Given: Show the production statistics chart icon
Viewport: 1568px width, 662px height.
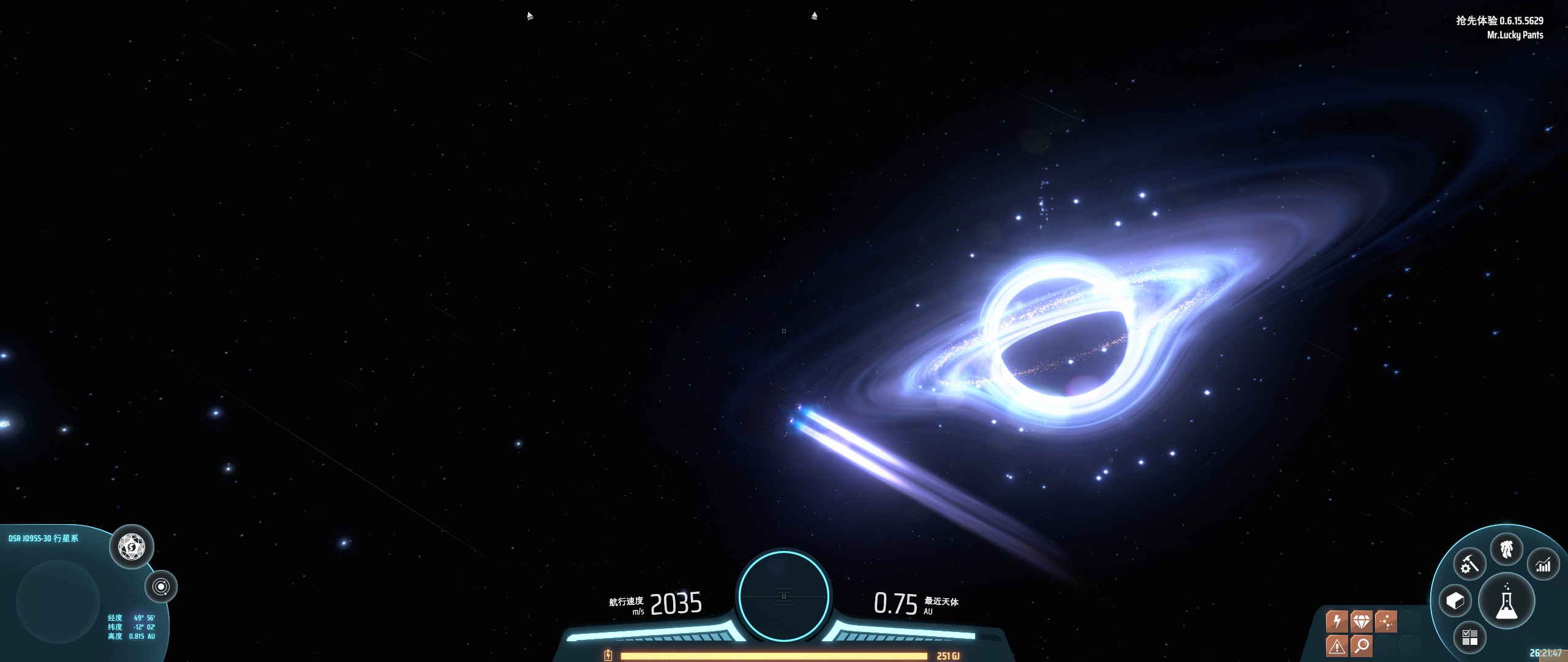Looking at the screenshot, I should (1543, 565).
